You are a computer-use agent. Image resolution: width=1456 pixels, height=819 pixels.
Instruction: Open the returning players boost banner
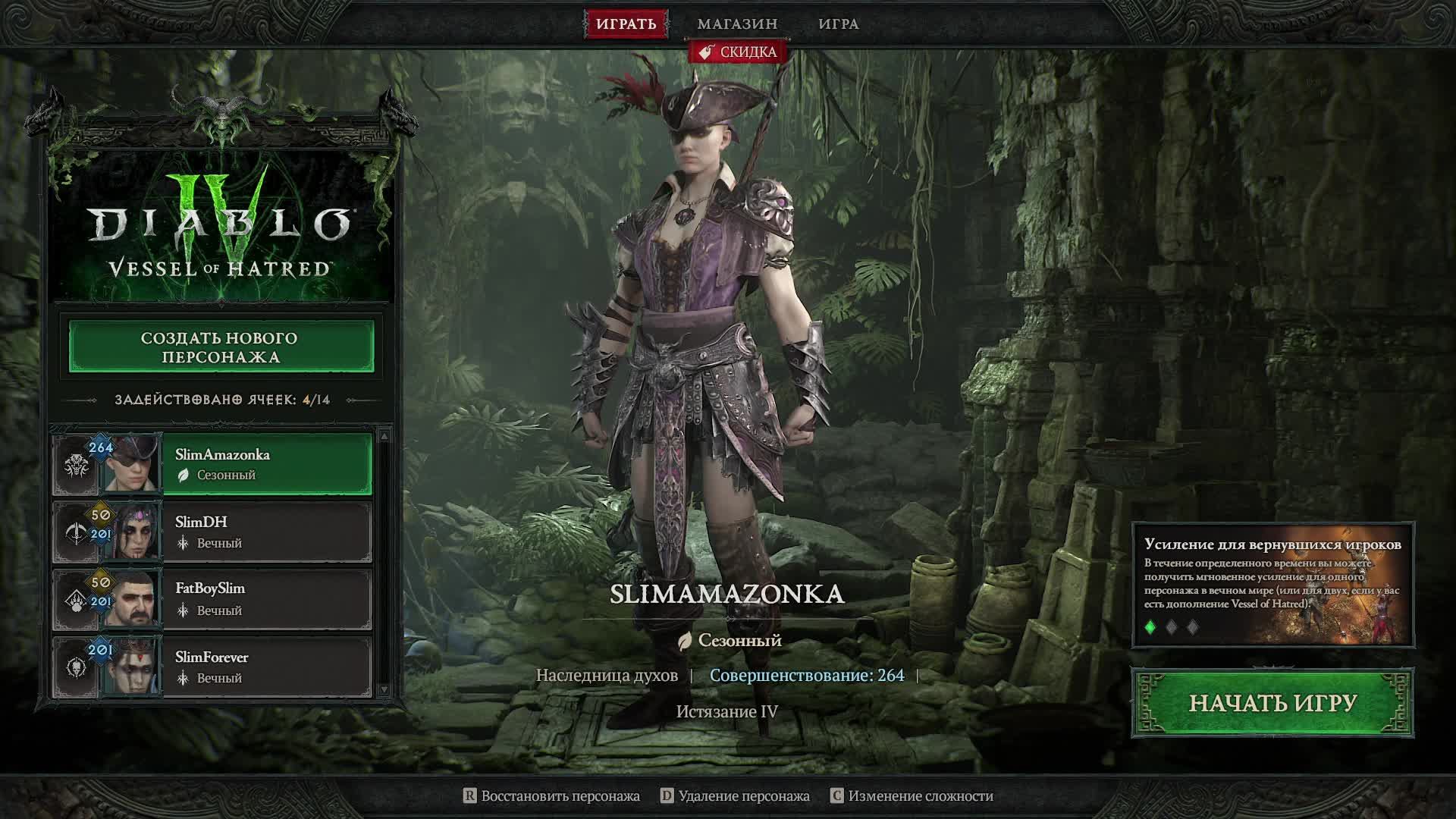click(1272, 576)
